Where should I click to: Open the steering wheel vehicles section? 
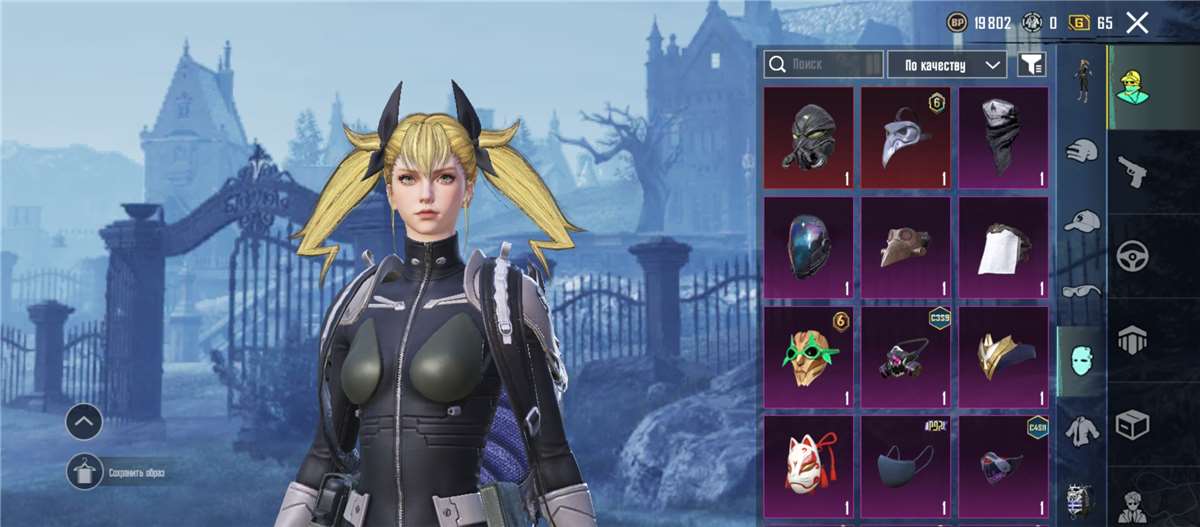tap(1131, 253)
